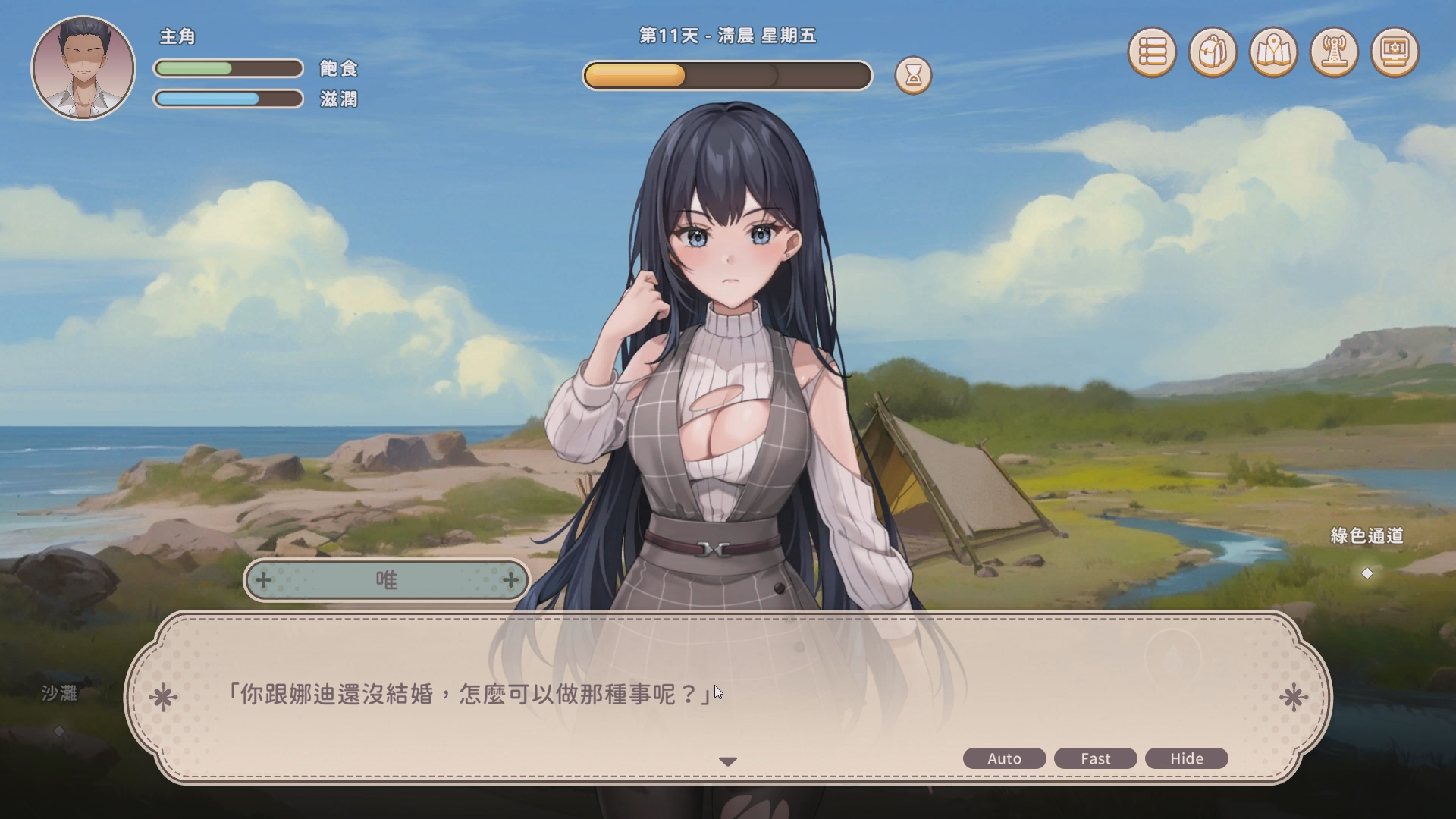Click the protagonist portrait
1456x819 pixels.
tap(83, 68)
